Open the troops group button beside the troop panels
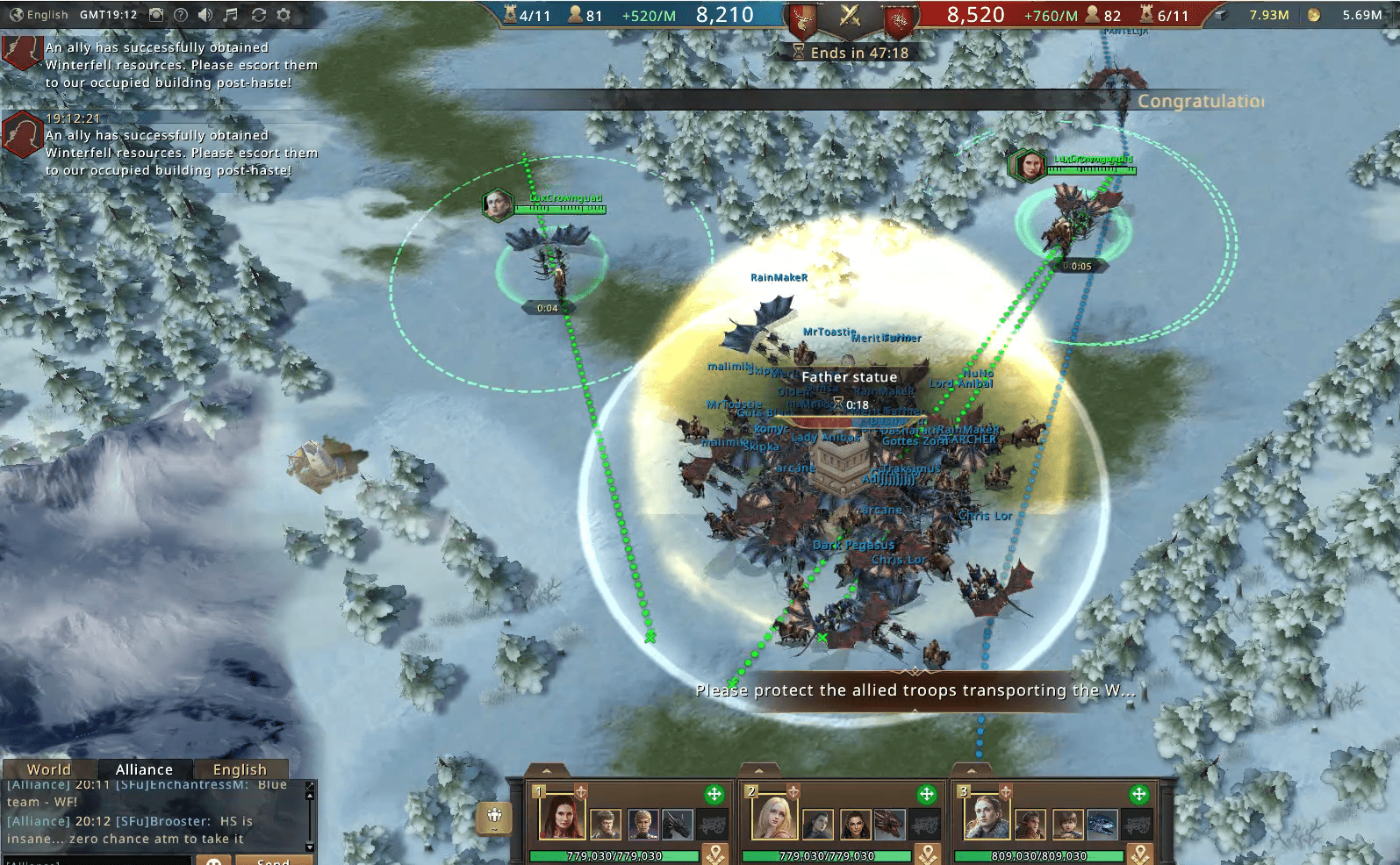The image size is (1400, 865). click(494, 817)
